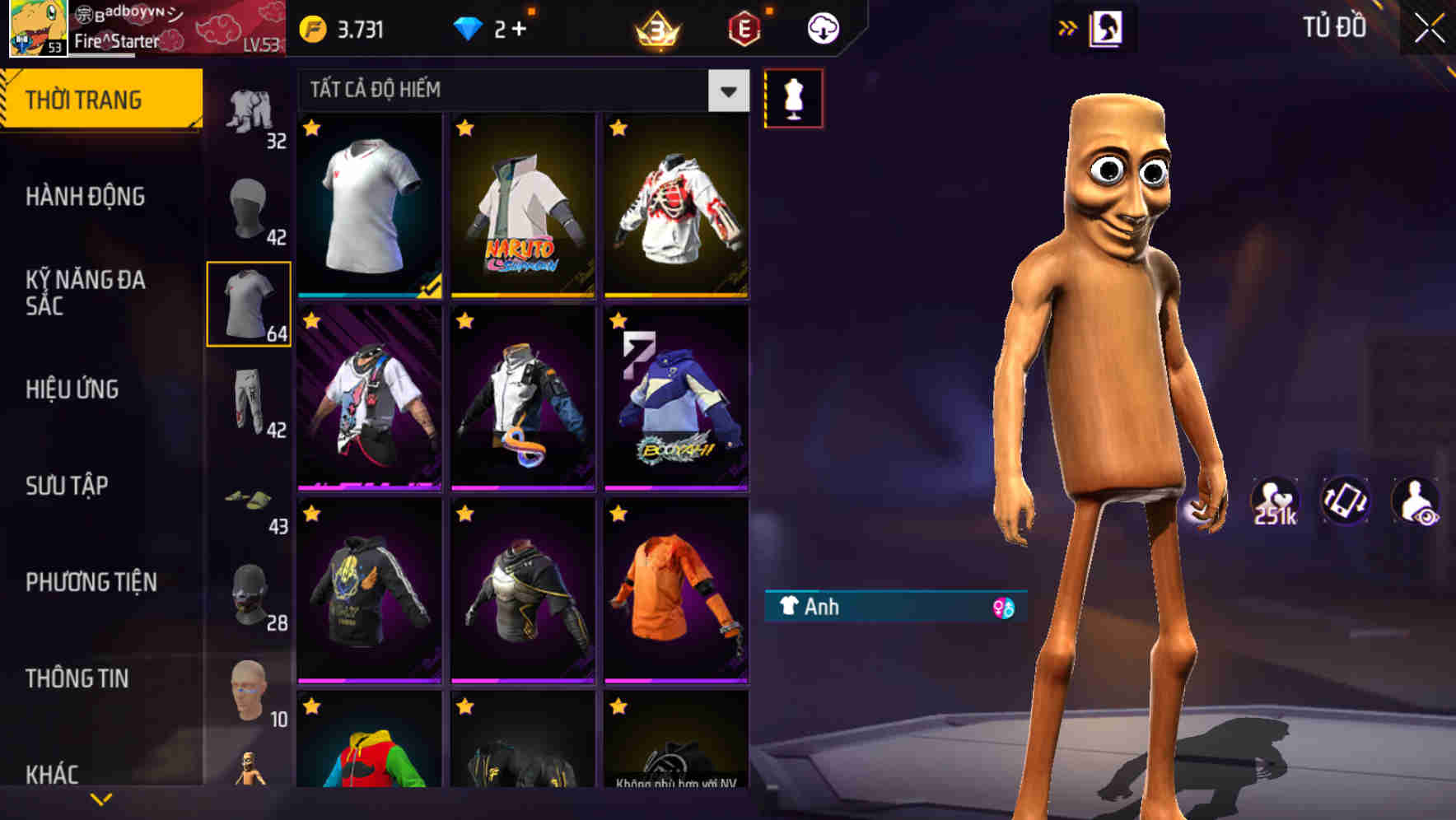Open the mannequin wardrobe preview icon

coord(795,97)
